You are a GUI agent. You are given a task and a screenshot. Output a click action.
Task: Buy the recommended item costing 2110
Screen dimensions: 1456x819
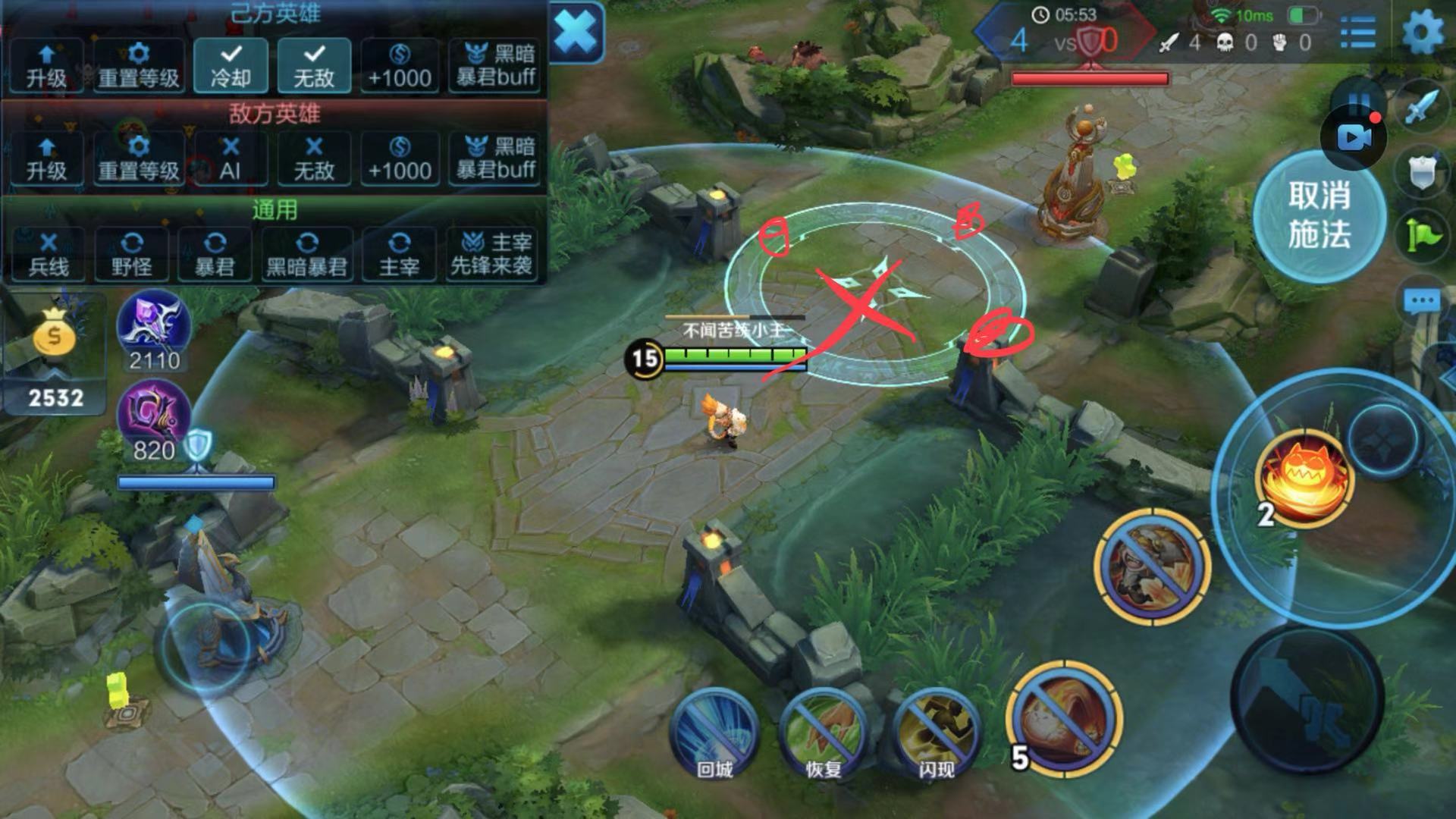[x=154, y=326]
